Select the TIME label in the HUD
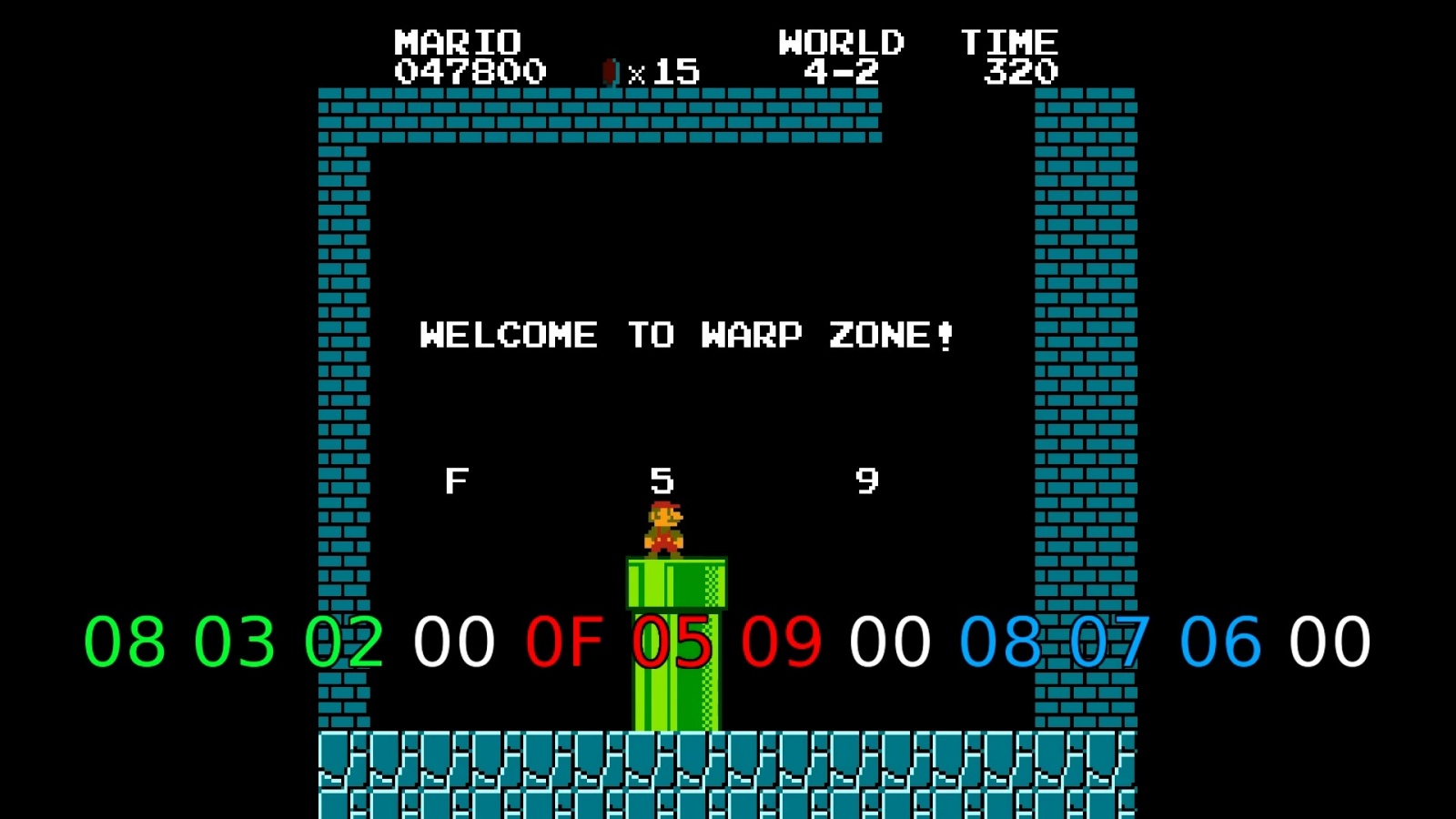Image resolution: width=1456 pixels, height=819 pixels. [x=1013, y=40]
